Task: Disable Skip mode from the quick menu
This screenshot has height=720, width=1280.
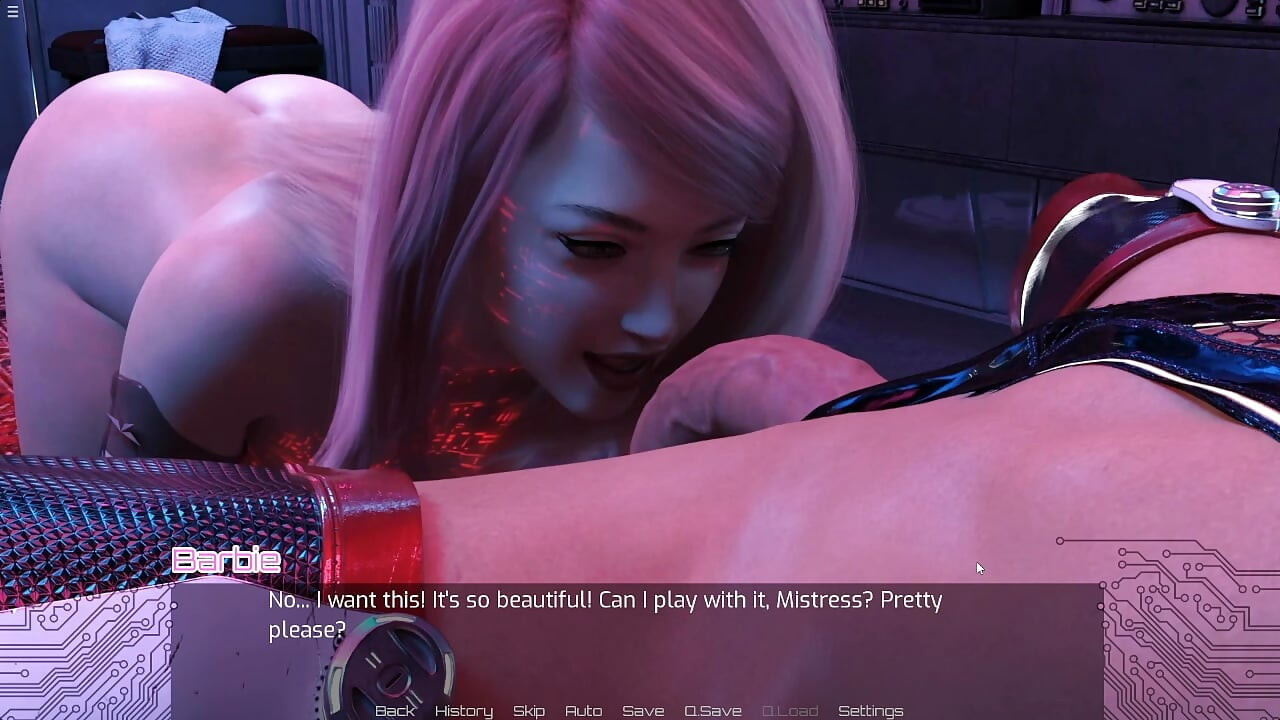Action: (529, 710)
